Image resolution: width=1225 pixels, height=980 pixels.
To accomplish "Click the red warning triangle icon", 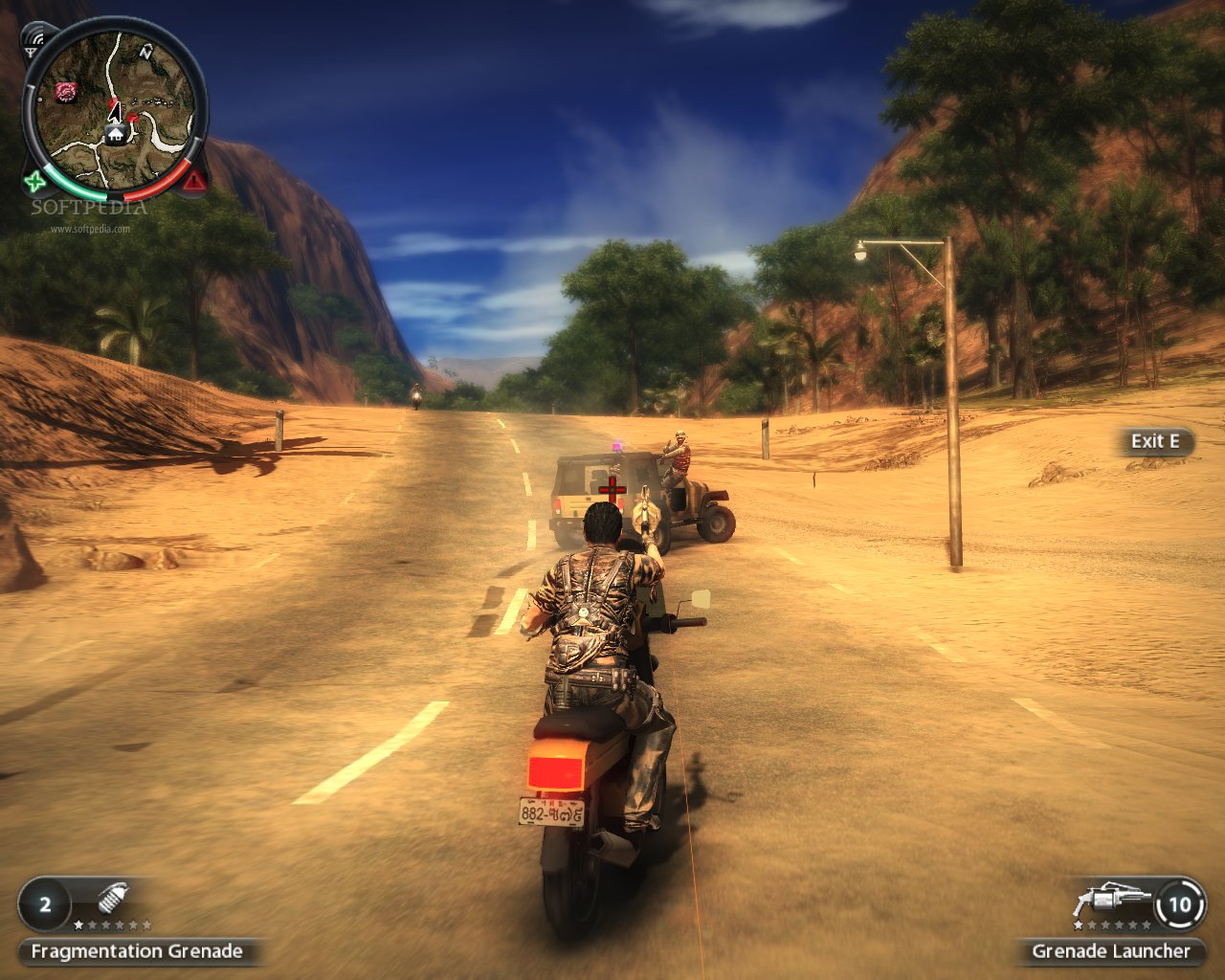I will [194, 180].
